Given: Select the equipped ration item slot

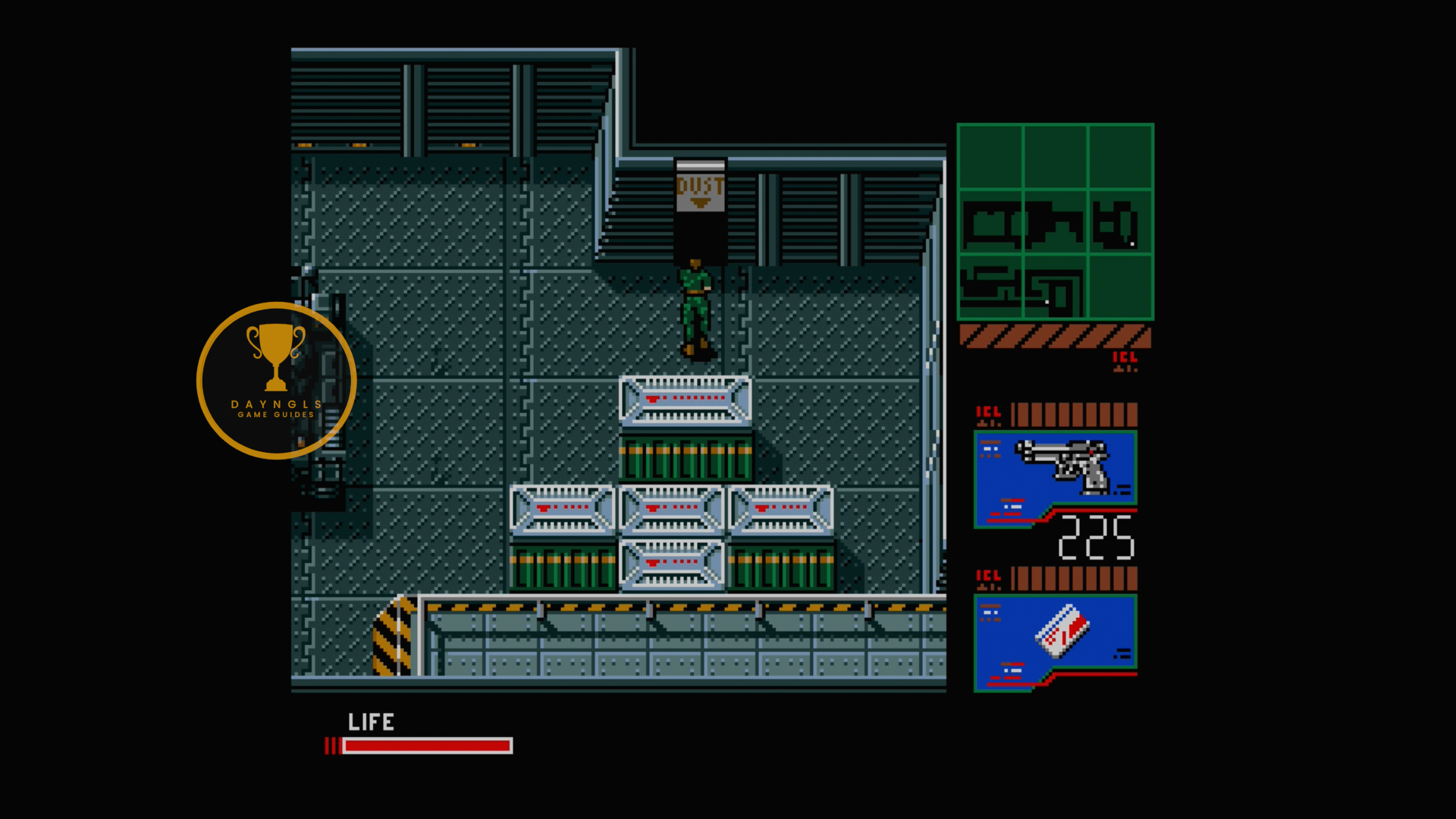Looking at the screenshot, I should point(1055,642).
